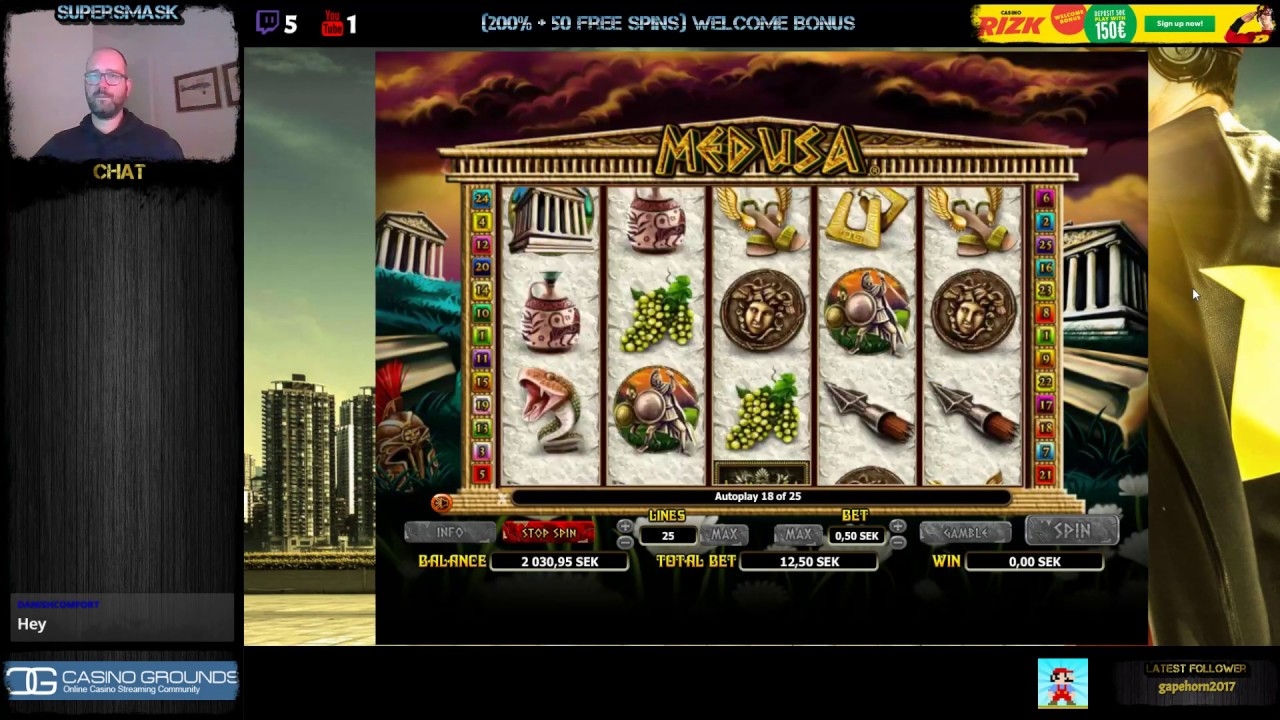Viewport: 1280px width, 720px height.
Task: Click the pixel Mario avatar near latest follower
Action: 1062,682
